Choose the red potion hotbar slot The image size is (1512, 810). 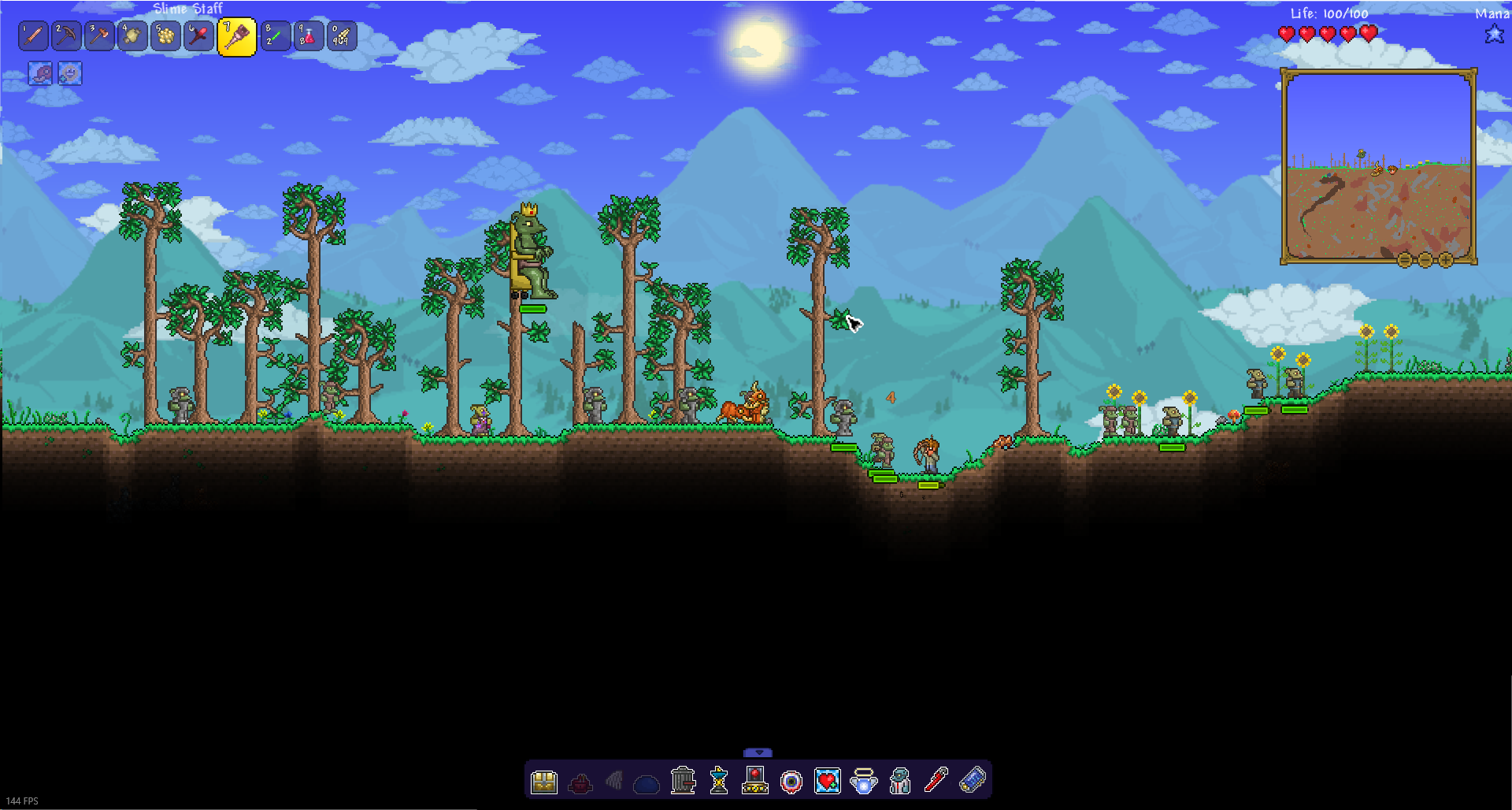pos(308,36)
